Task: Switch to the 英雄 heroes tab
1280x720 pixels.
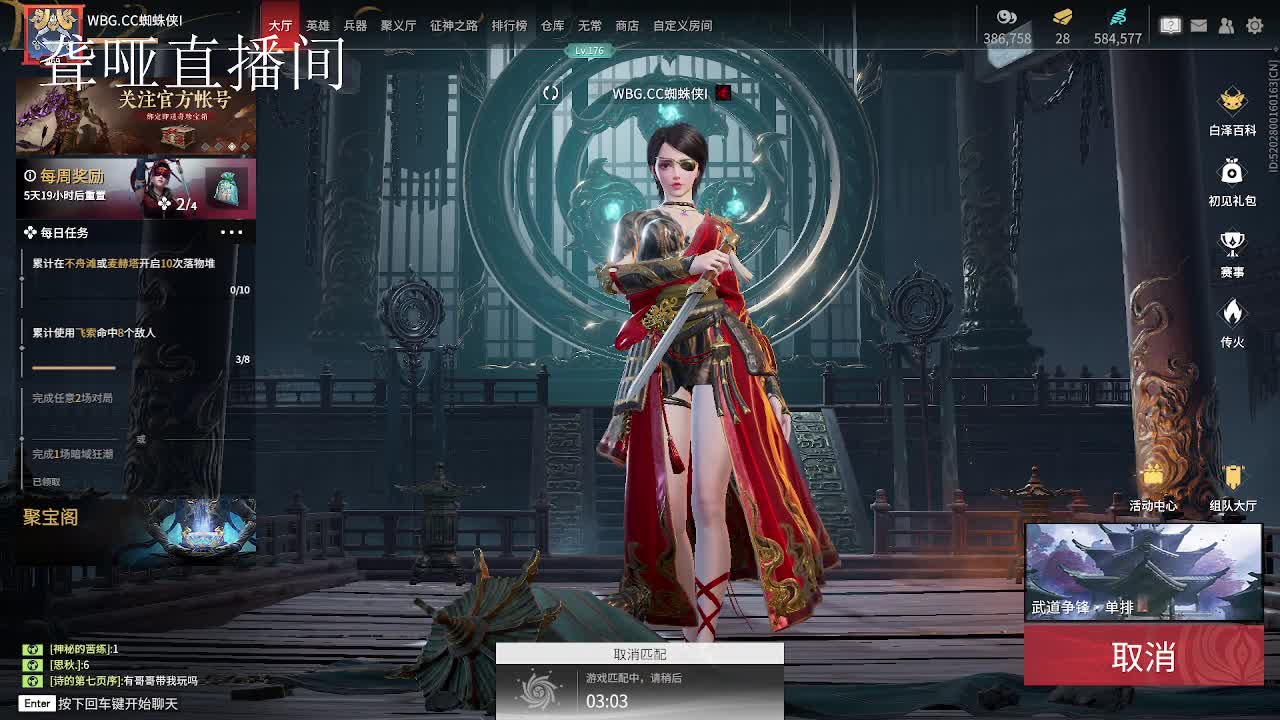Action: coord(316,26)
